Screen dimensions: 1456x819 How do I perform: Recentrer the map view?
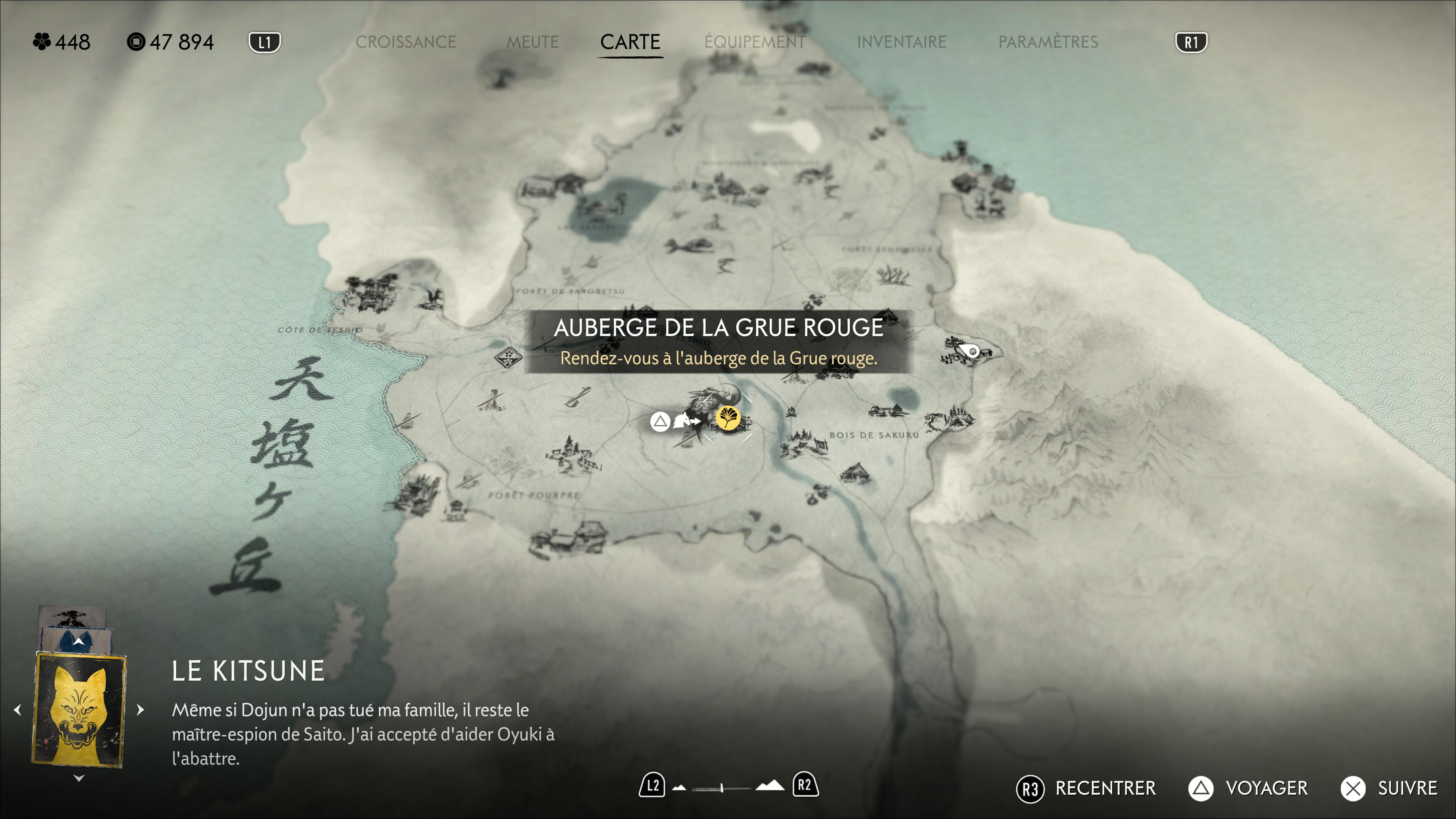pos(1087,789)
